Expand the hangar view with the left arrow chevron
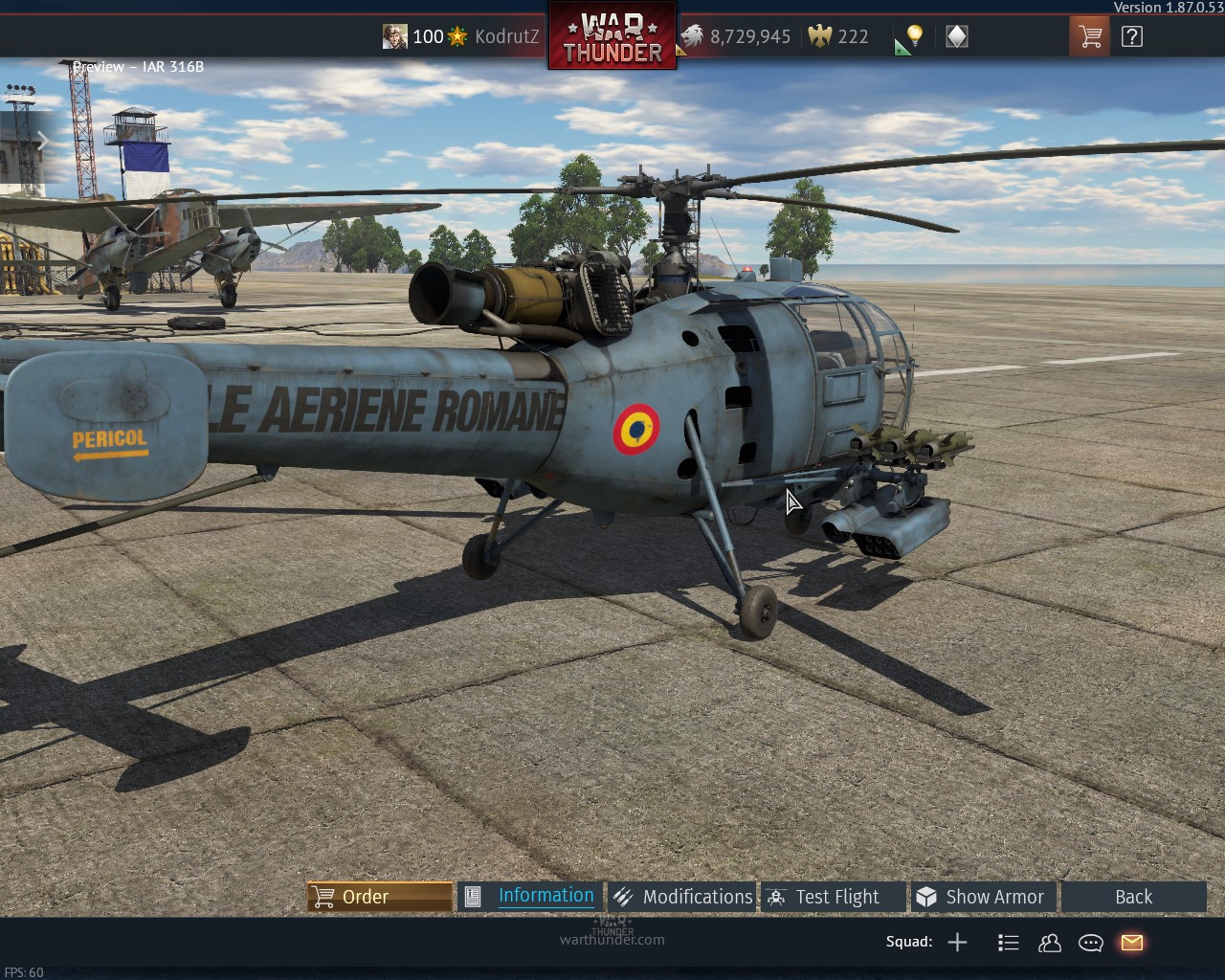The height and width of the screenshot is (980, 1225). [43, 142]
